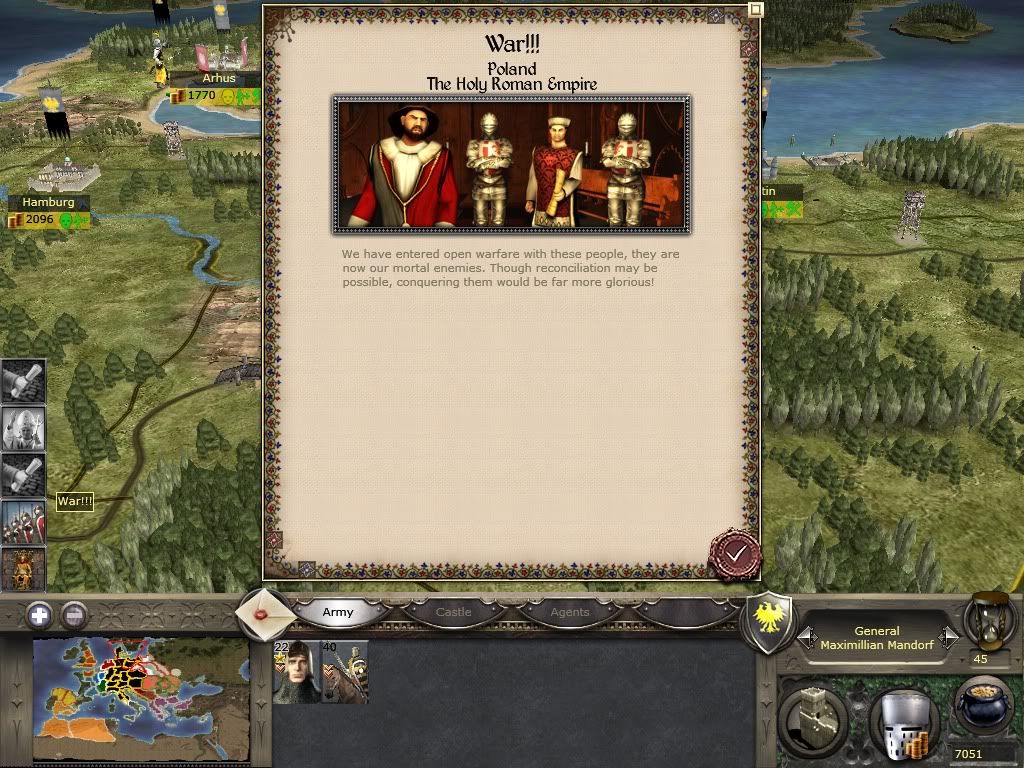The width and height of the screenshot is (1024, 768).
Task: Dismiss the War!!! message with the checkmark seal
Action: [736, 553]
